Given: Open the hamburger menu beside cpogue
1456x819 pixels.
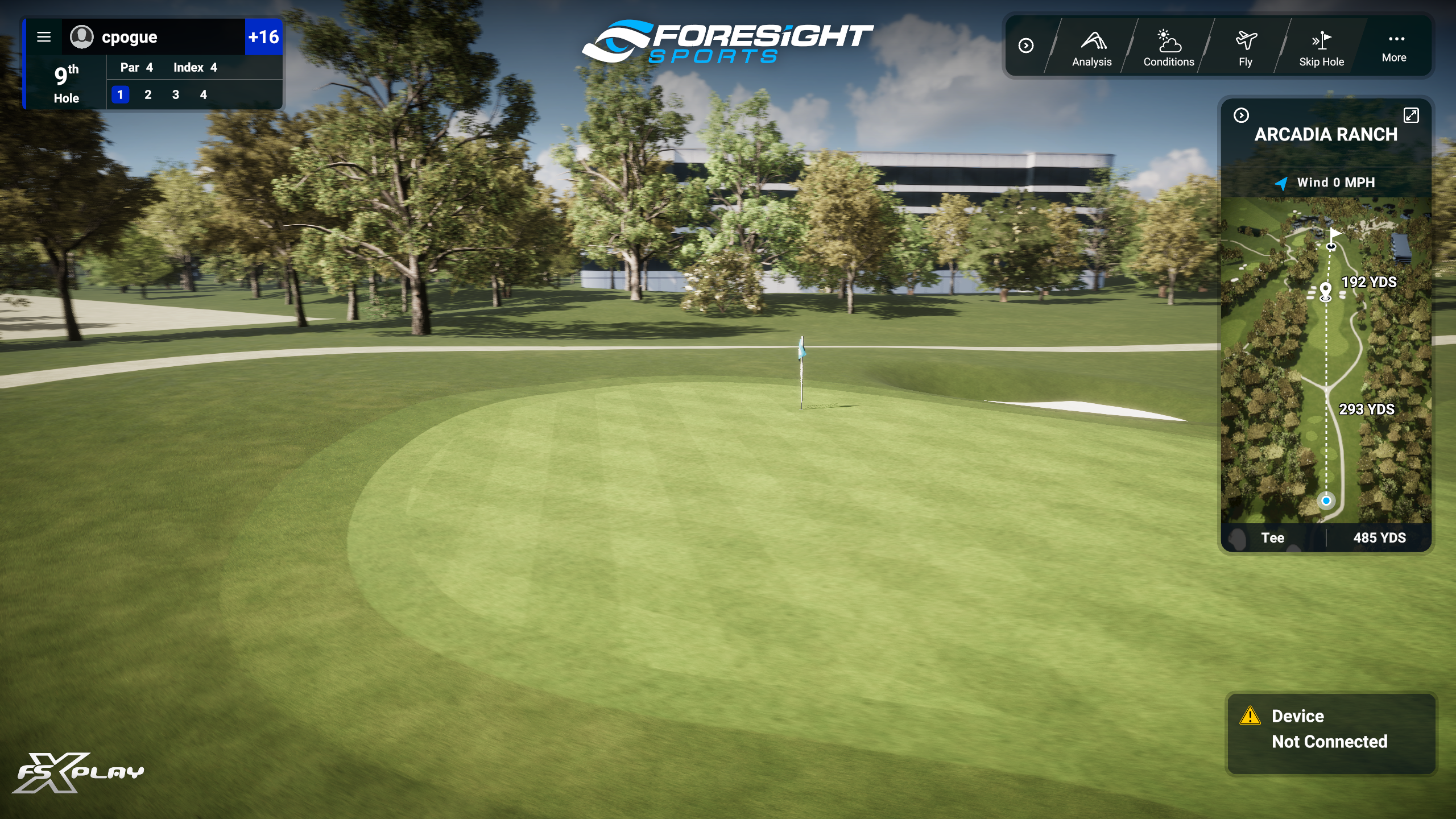Looking at the screenshot, I should (44, 38).
